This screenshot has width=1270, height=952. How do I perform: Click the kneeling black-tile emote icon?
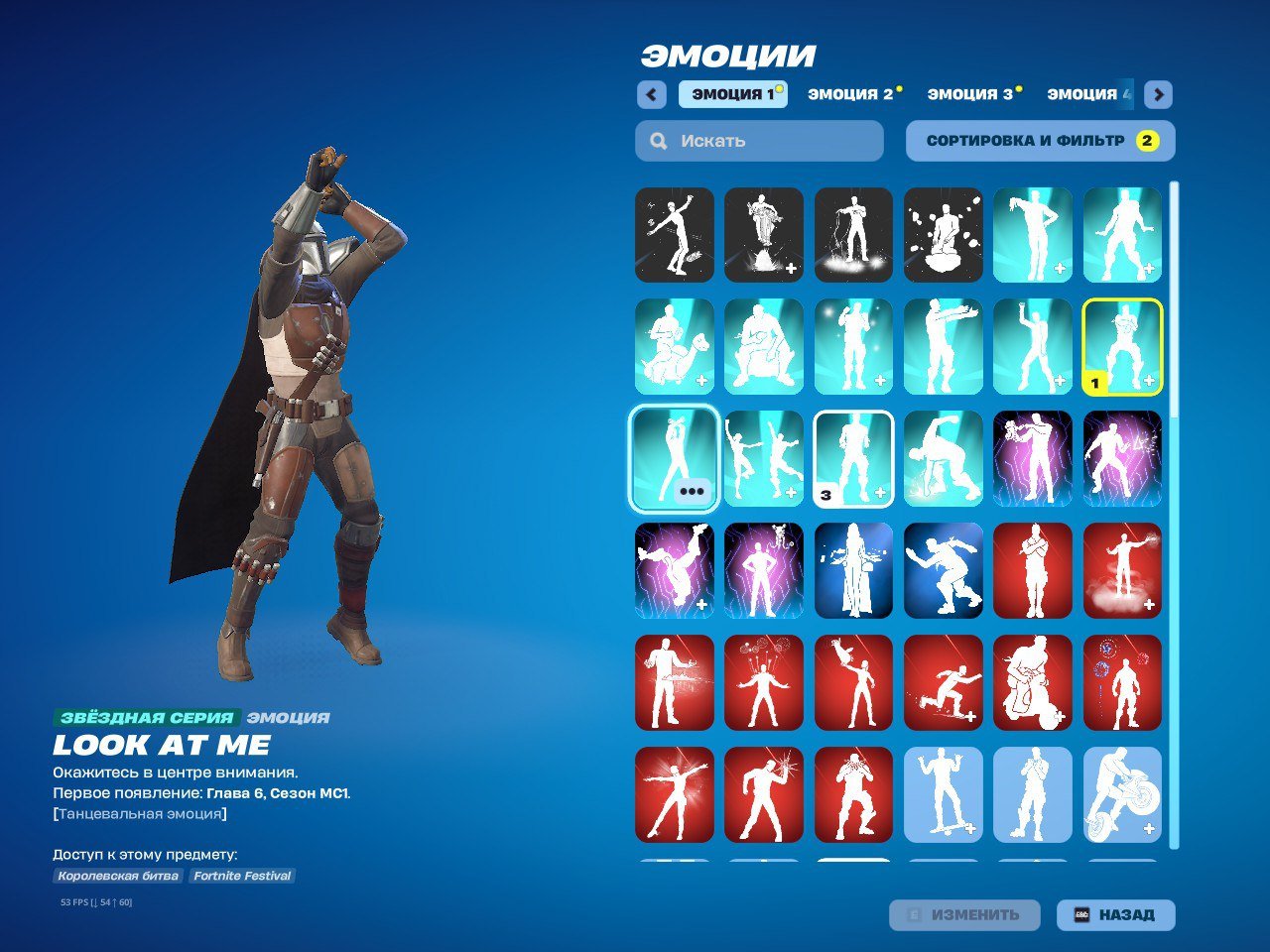pyautogui.click(x=944, y=235)
